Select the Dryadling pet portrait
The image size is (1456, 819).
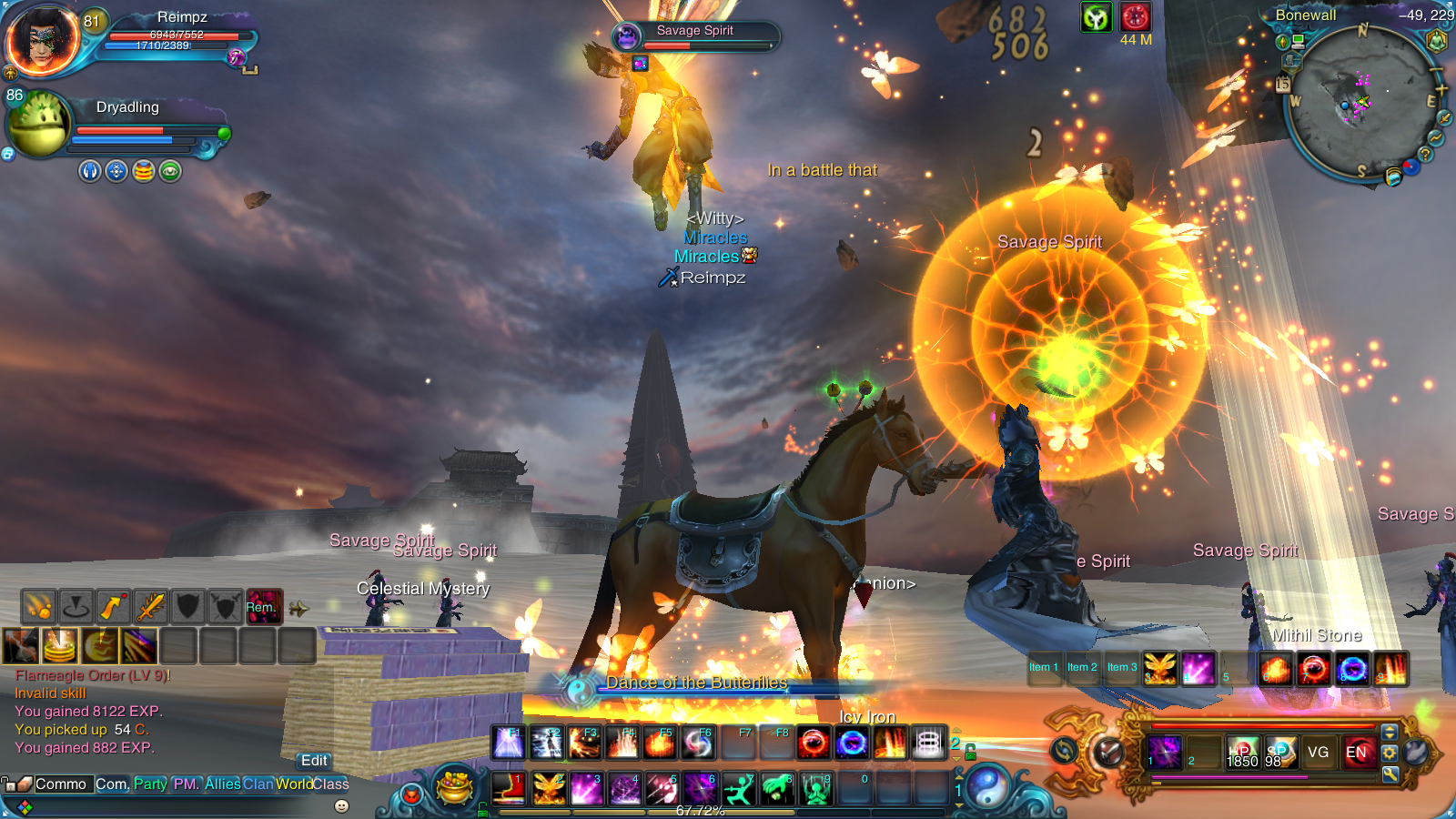pos(38,124)
